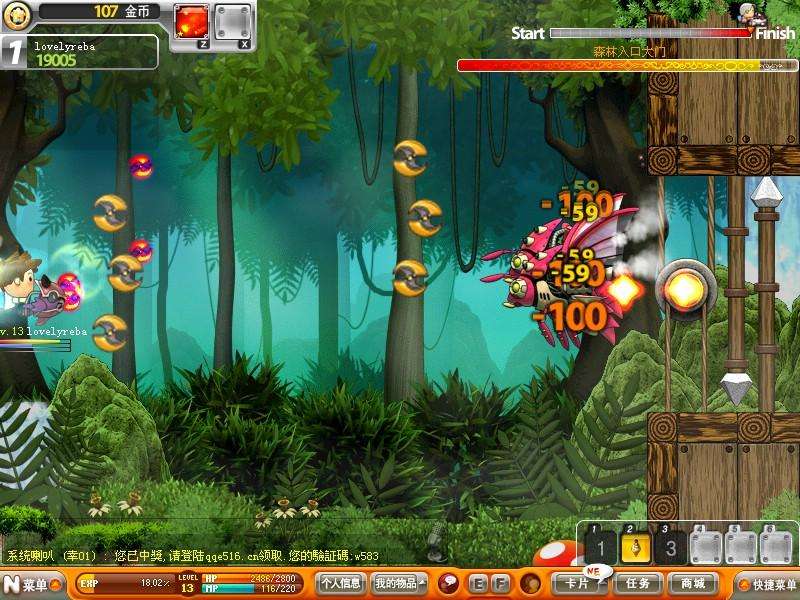Open the 我的物品 inventory panel
The height and width of the screenshot is (600, 800).
pos(398,583)
